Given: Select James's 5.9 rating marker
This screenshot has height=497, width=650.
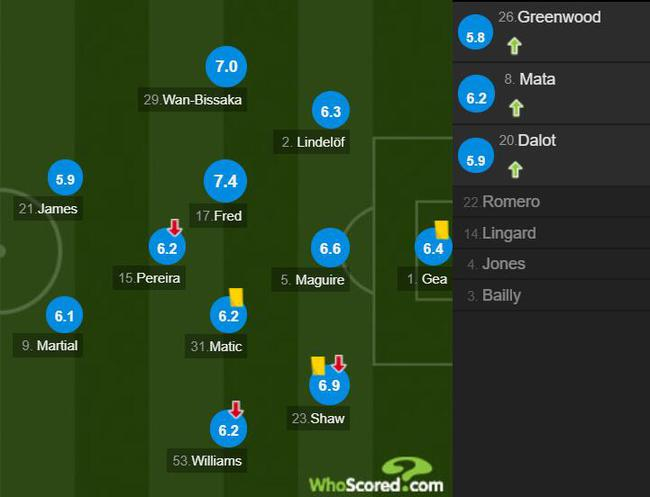Looking at the screenshot, I should coord(65,180).
